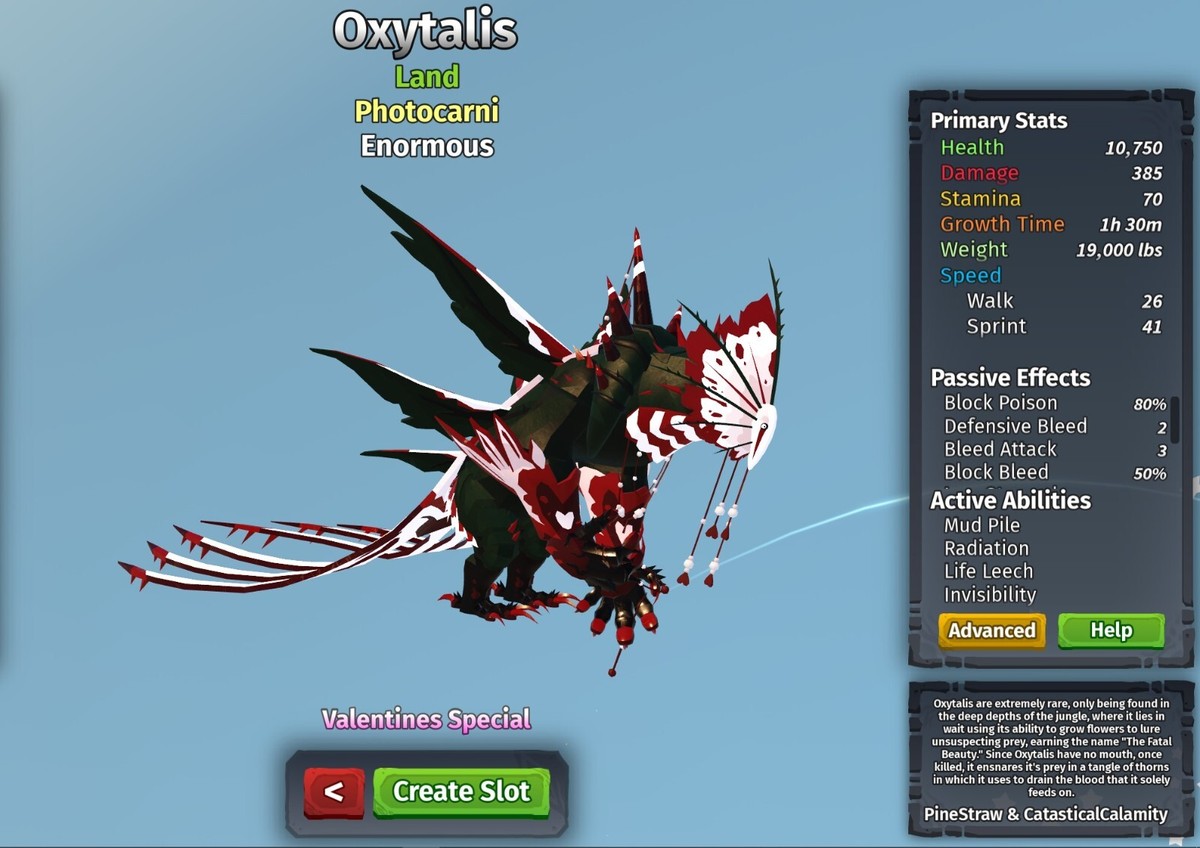Show the Help information
The width and height of the screenshot is (1200, 848).
point(1111,630)
